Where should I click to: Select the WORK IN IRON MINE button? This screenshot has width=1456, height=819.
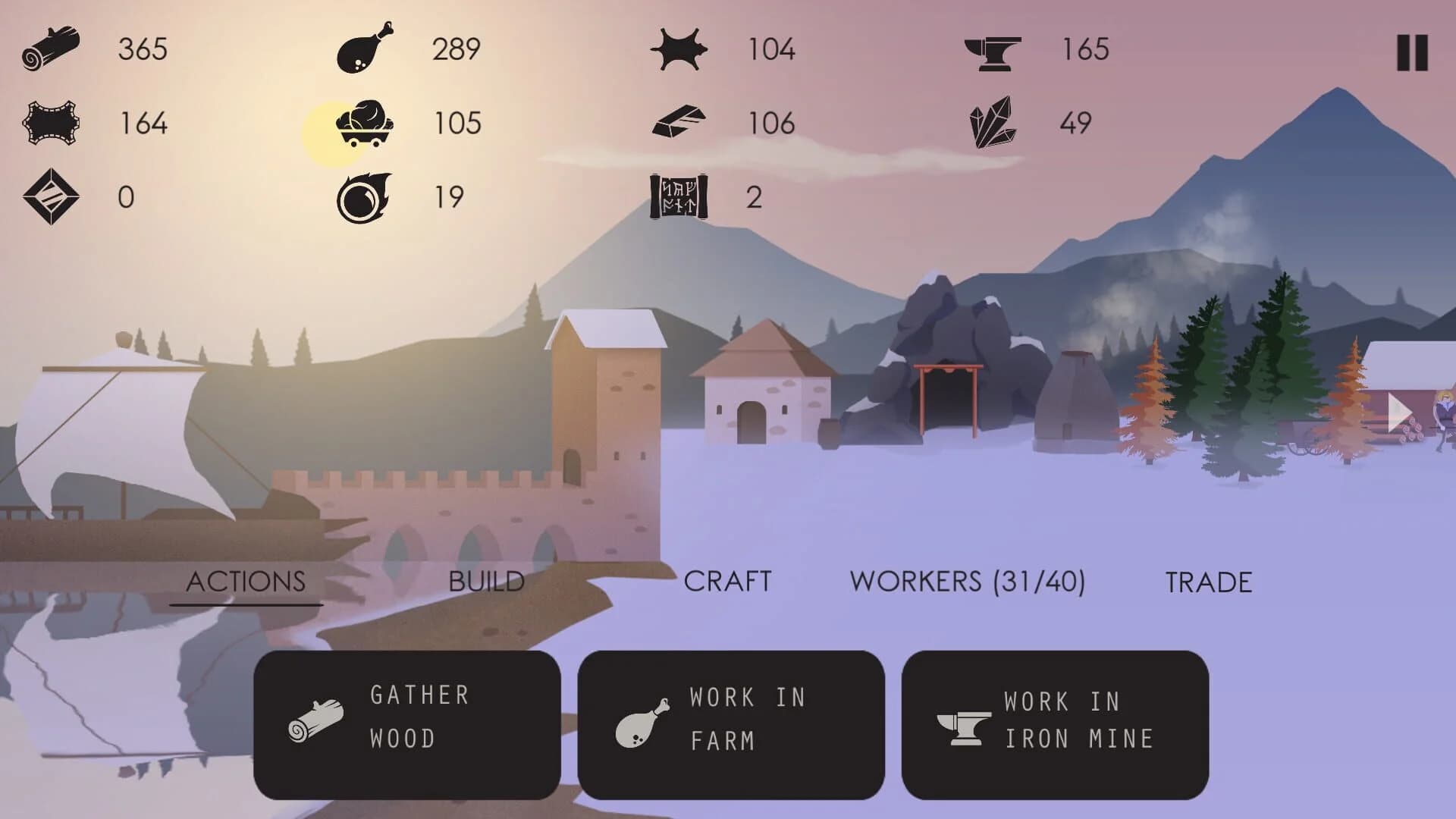1056,719
